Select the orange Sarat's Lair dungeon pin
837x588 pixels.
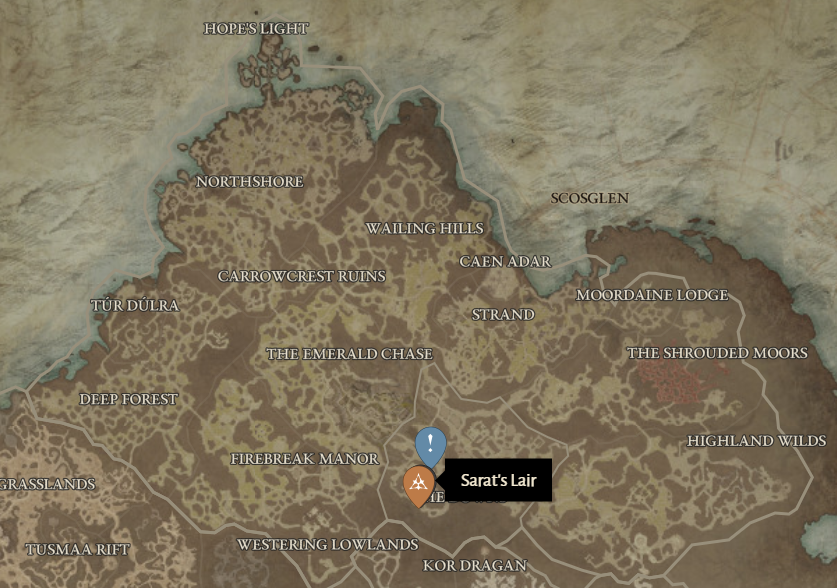click(418, 485)
